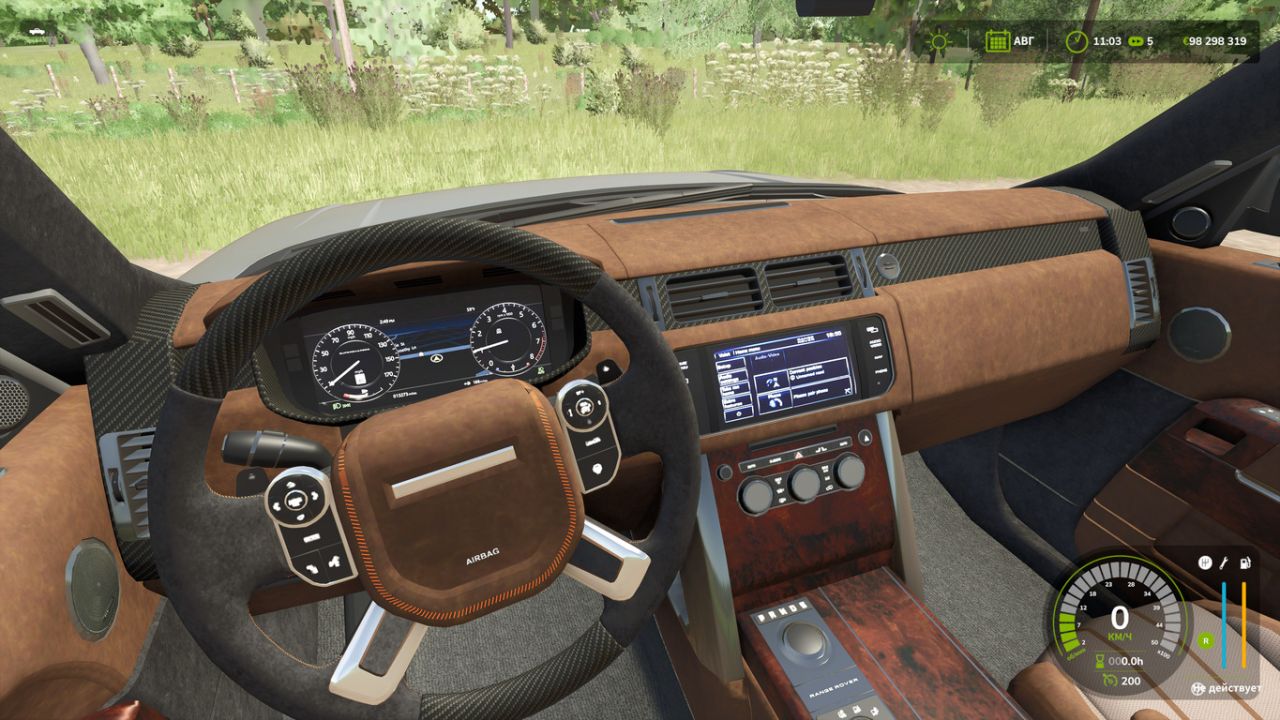Switch to the Home menu tab on touchscreen

click(x=747, y=348)
